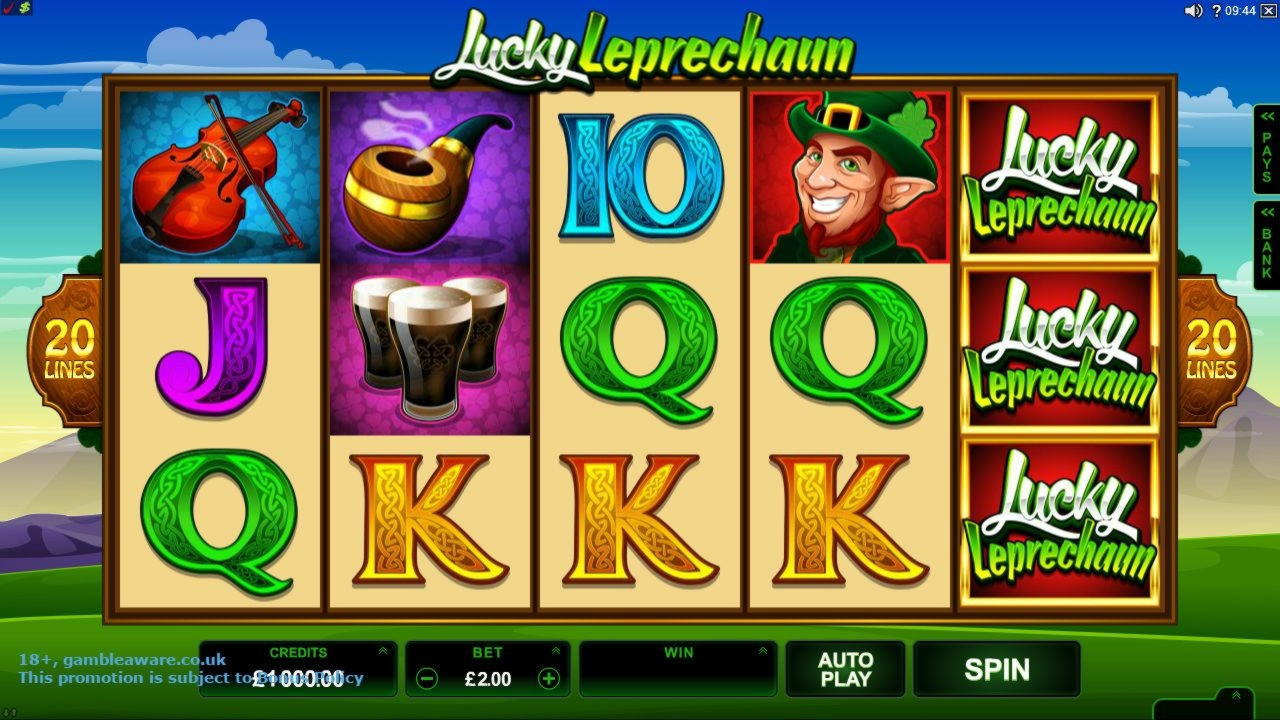1280x720 pixels.
Task: Expand the BET panel chevron
Action: [x=557, y=649]
